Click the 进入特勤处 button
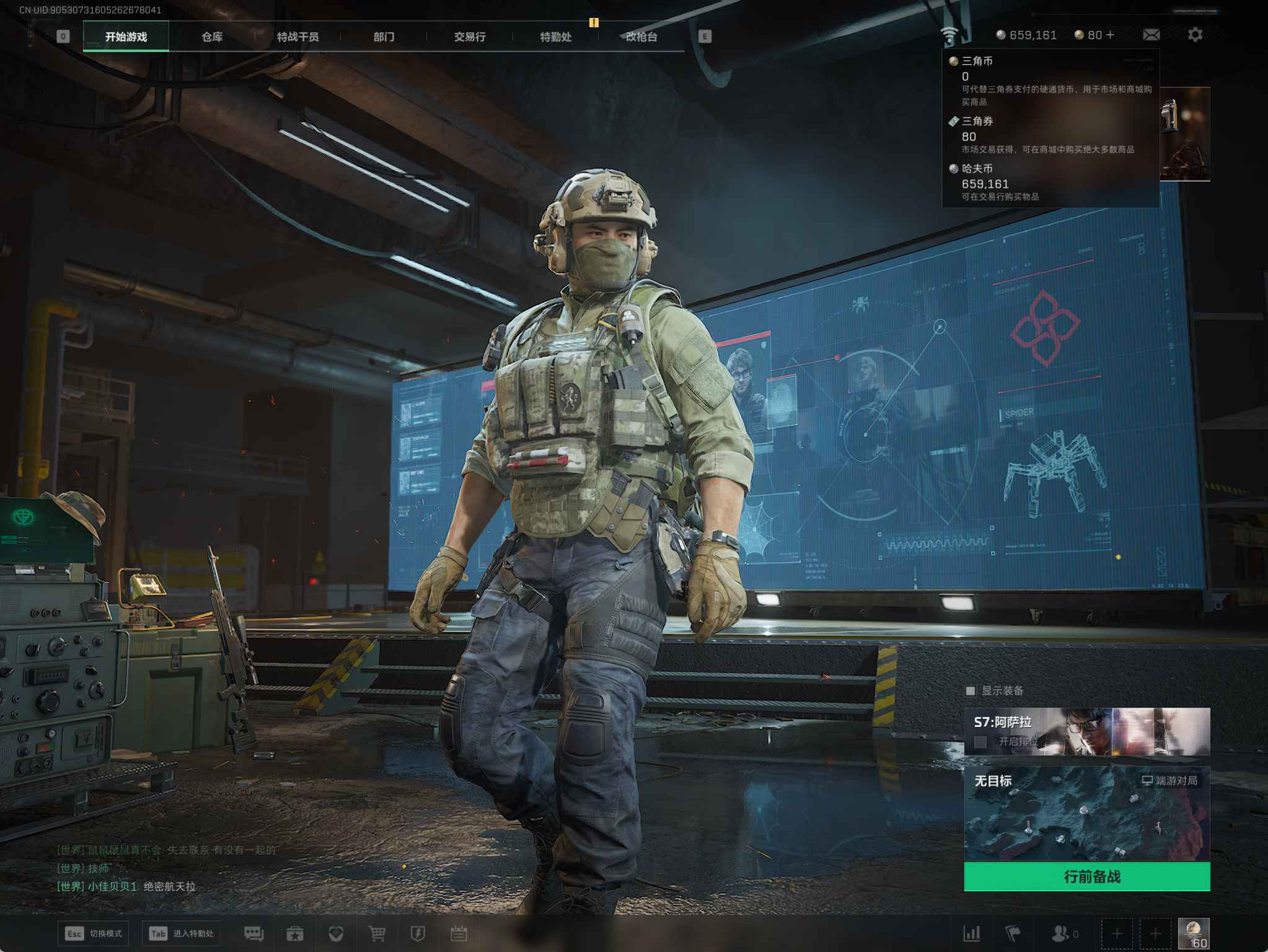1268x952 pixels. pos(181,933)
